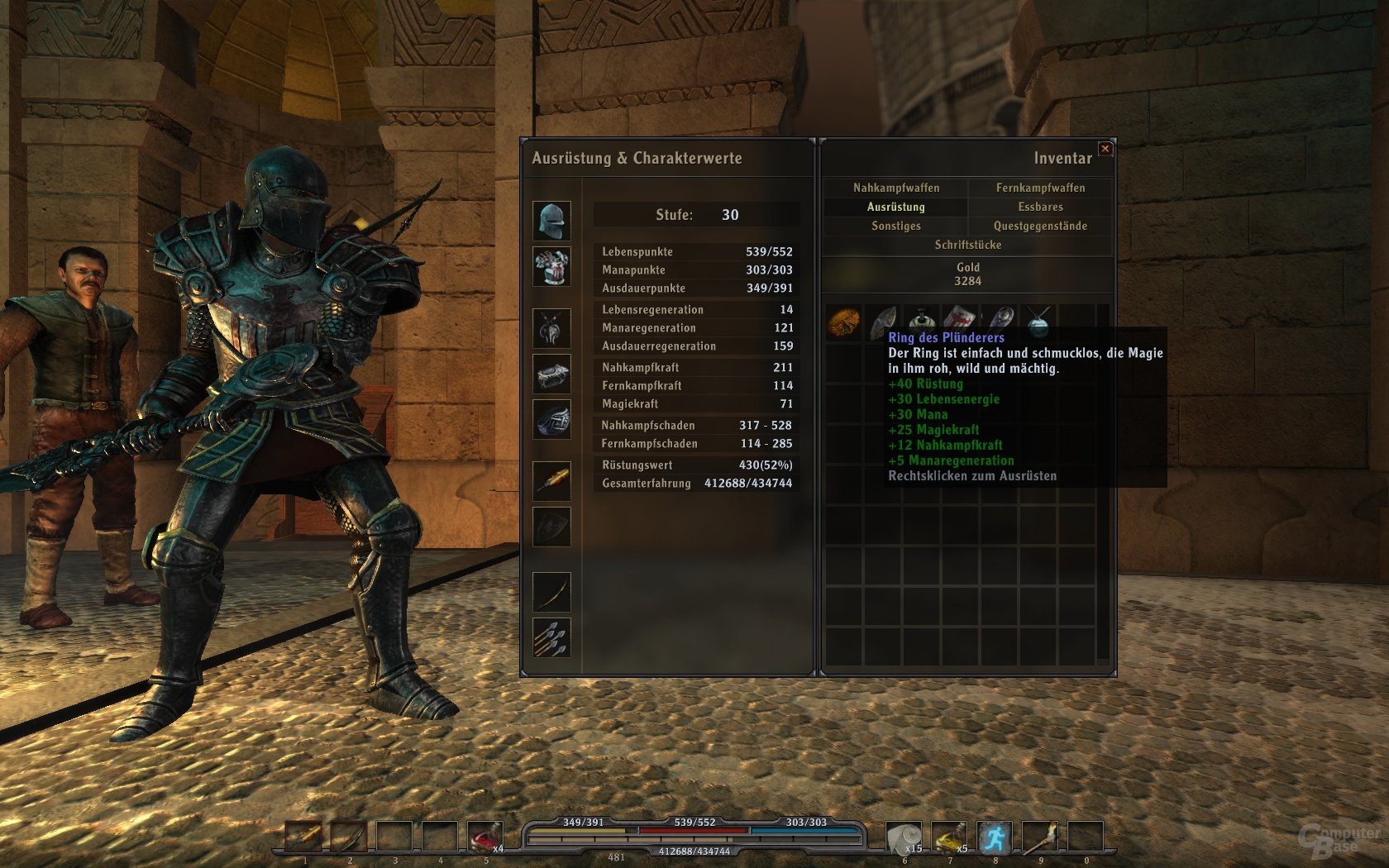Show the Essbares category
This screenshot has height=868, width=1389.
[x=1040, y=207]
